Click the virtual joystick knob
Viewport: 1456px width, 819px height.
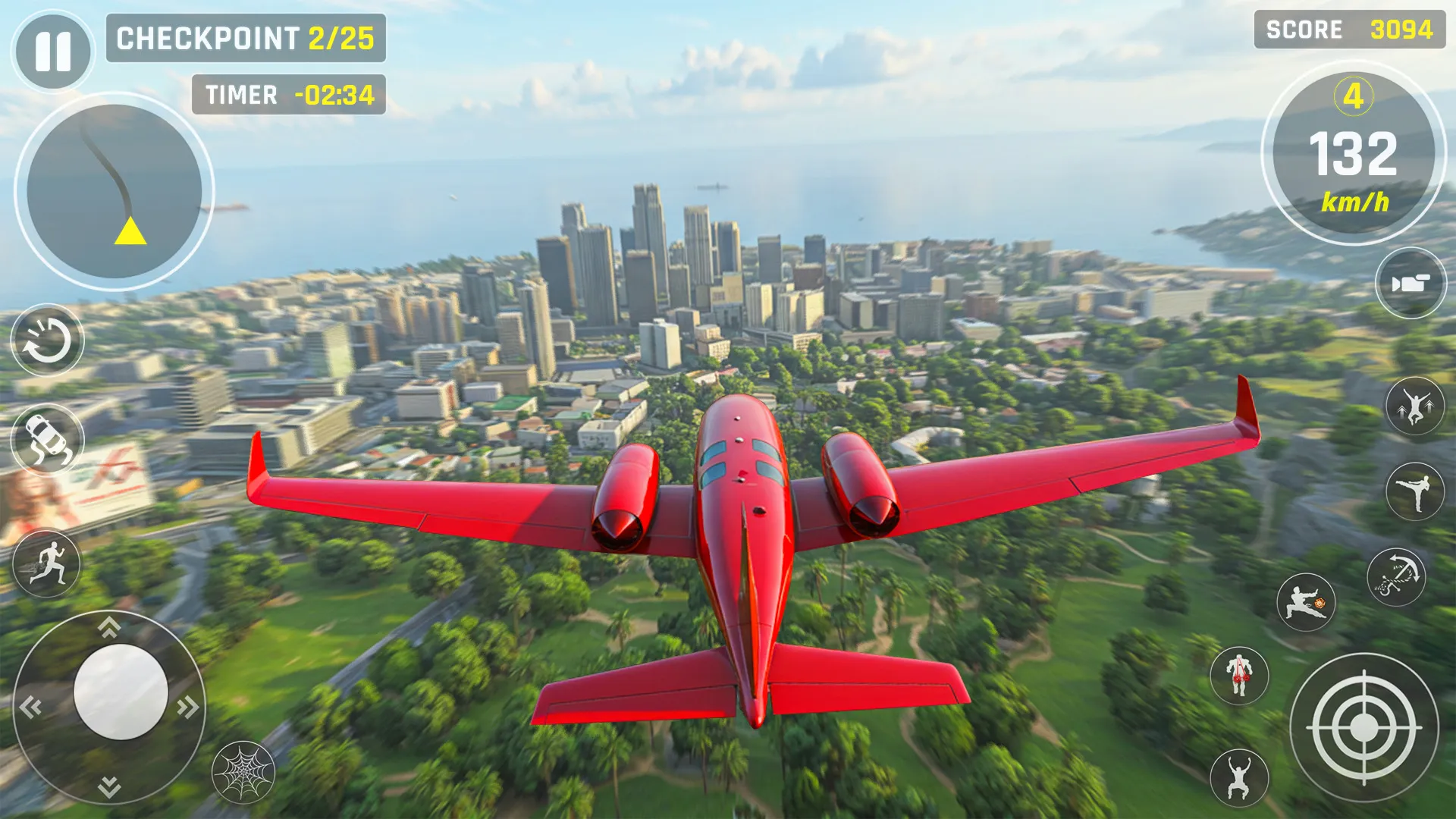[x=121, y=692]
